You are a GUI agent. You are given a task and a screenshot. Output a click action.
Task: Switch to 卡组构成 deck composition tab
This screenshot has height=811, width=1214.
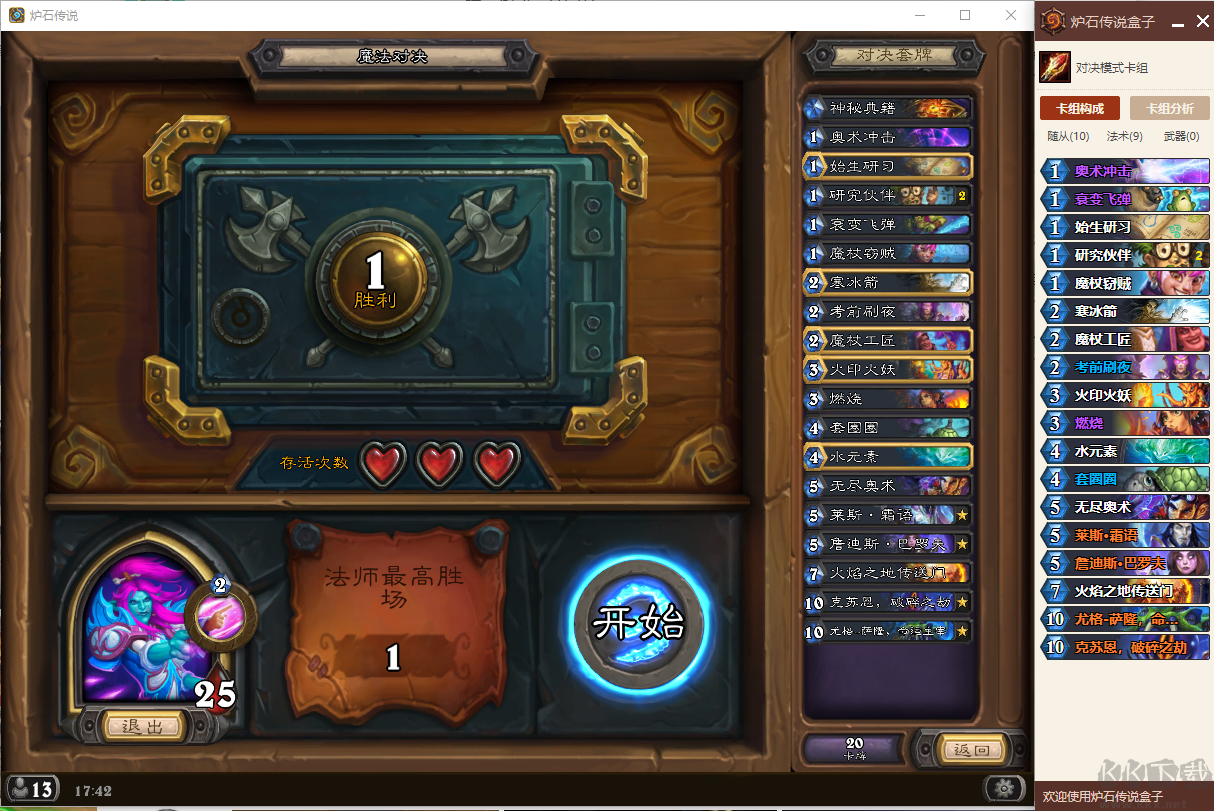coord(1079,108)
